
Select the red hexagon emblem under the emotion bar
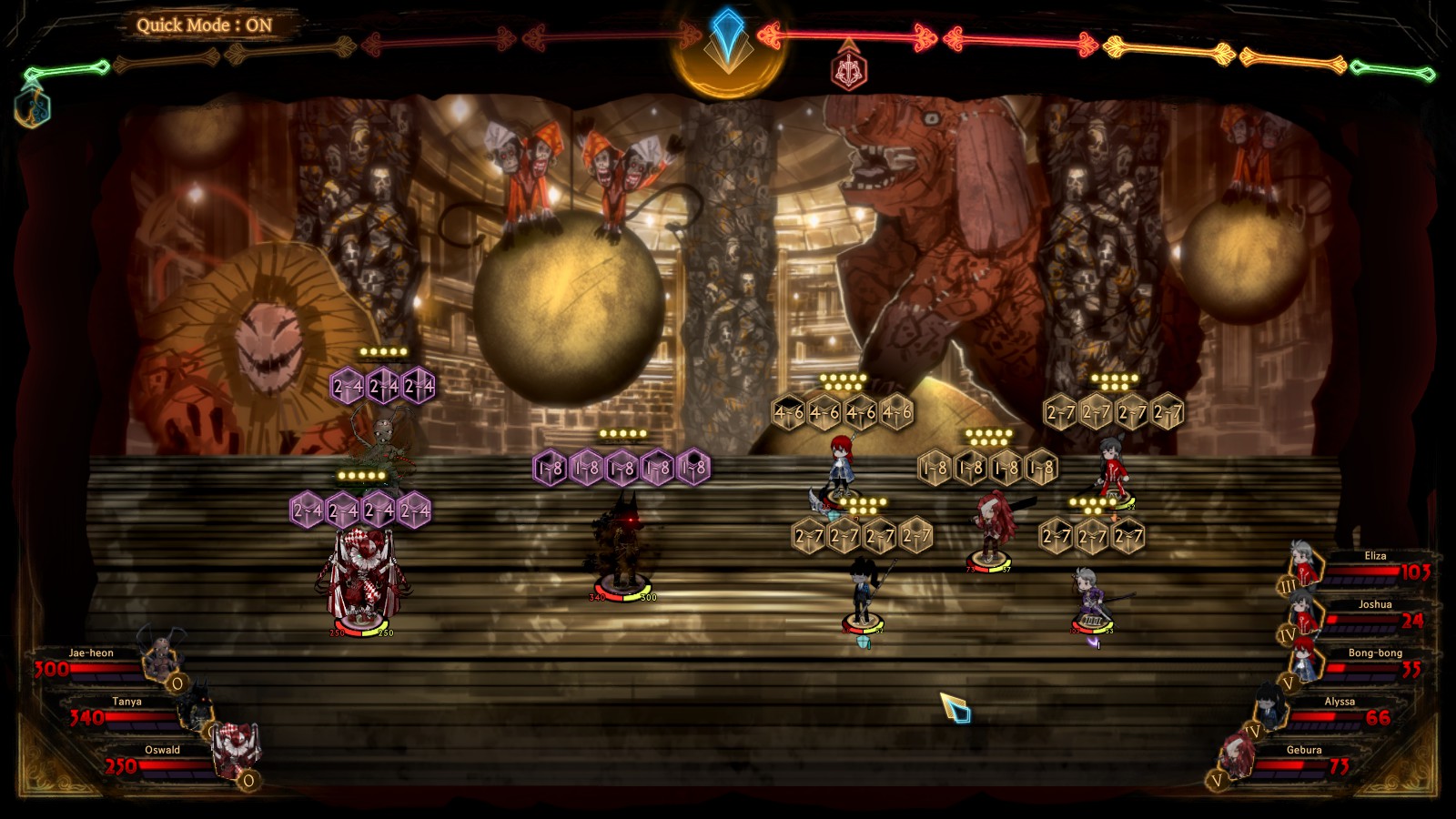(848, 70)
